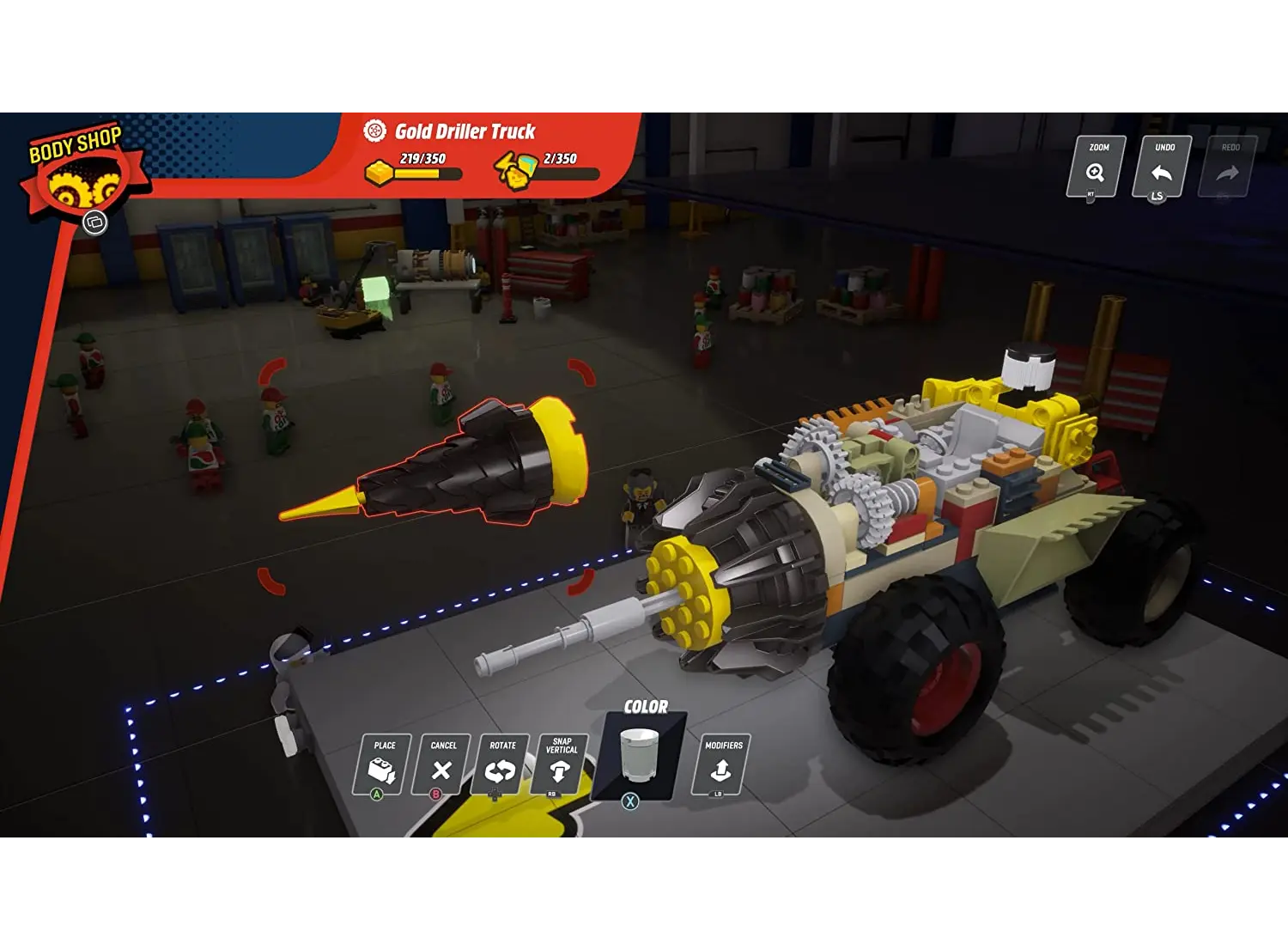Viewport: 1288px width, 950px height.
Task: Place the drill brick piece
Action: [382, 765]
